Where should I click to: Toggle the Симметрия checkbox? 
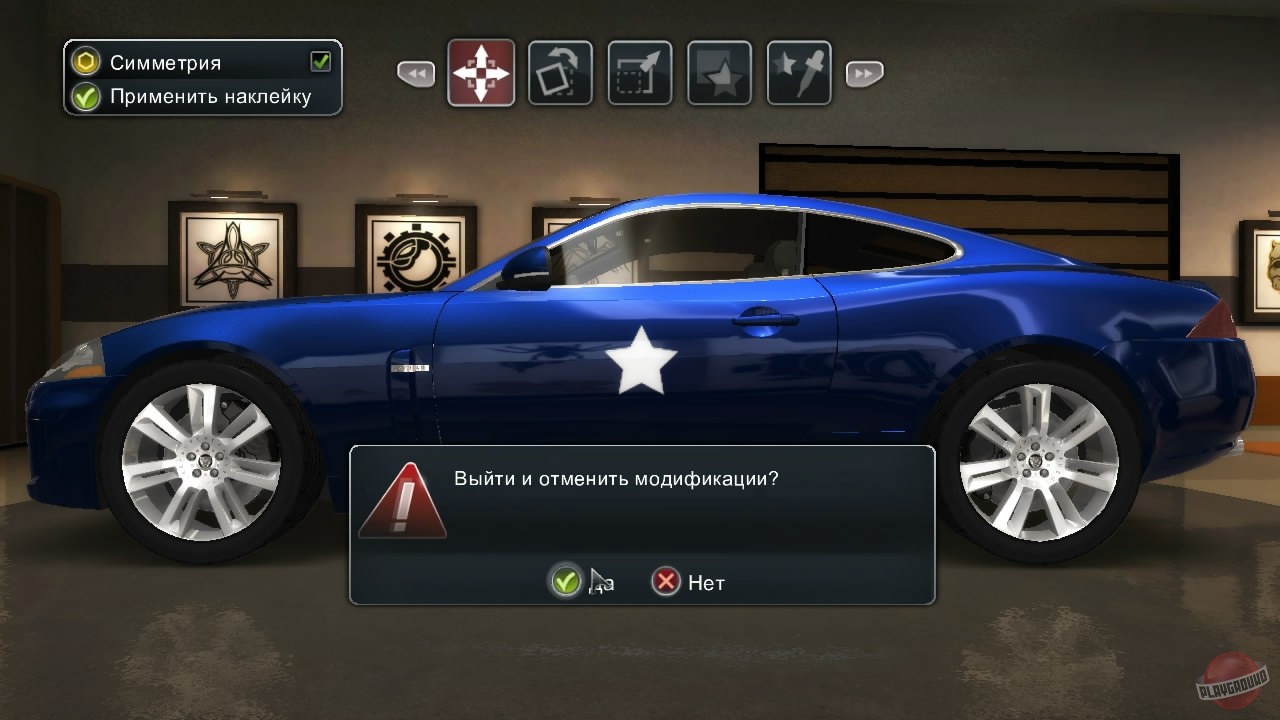tap(319, 61)
